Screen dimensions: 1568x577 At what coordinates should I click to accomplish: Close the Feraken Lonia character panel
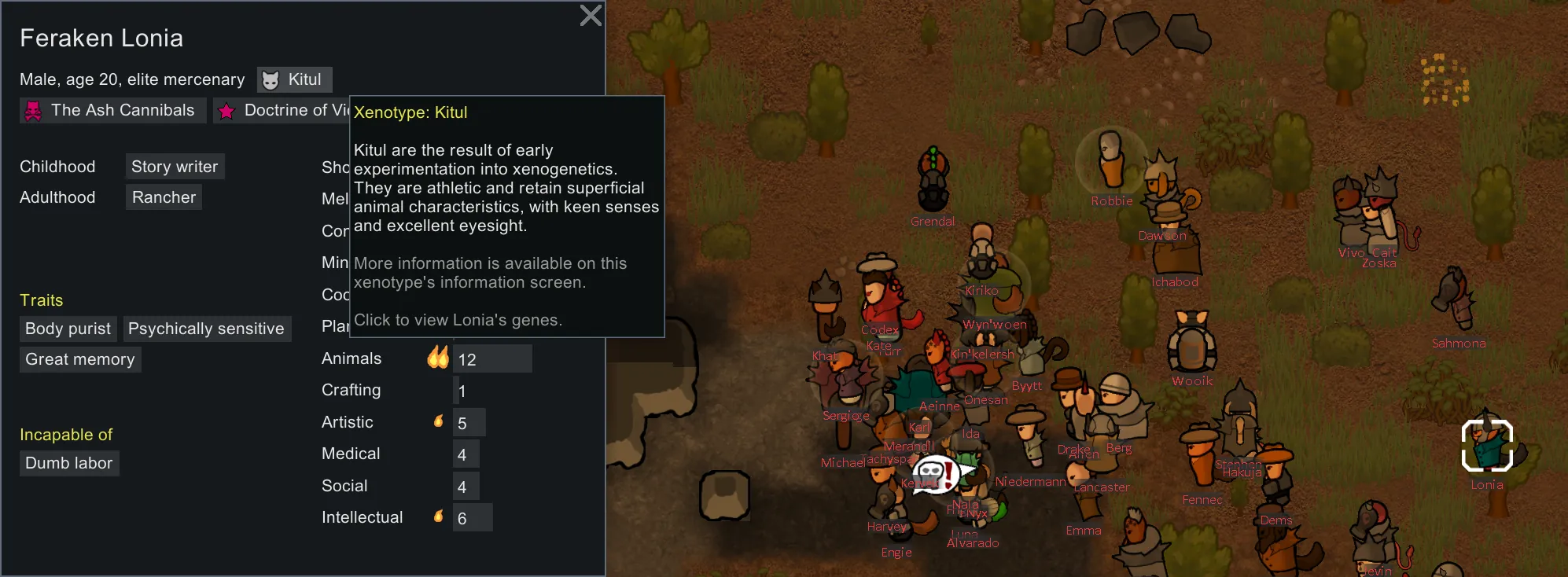click(x=591, y=16)
